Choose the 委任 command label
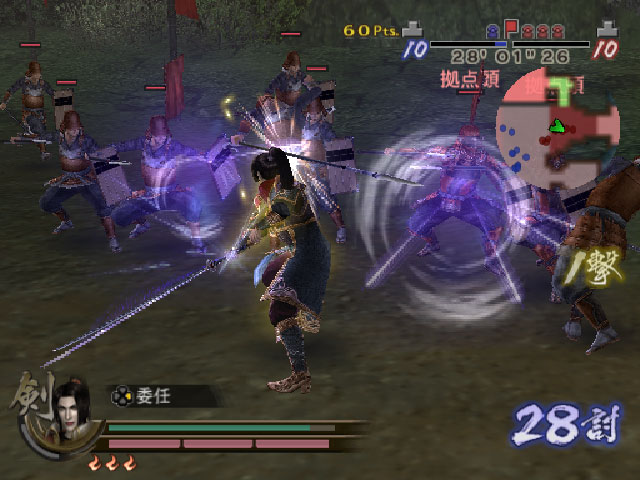 155,396
